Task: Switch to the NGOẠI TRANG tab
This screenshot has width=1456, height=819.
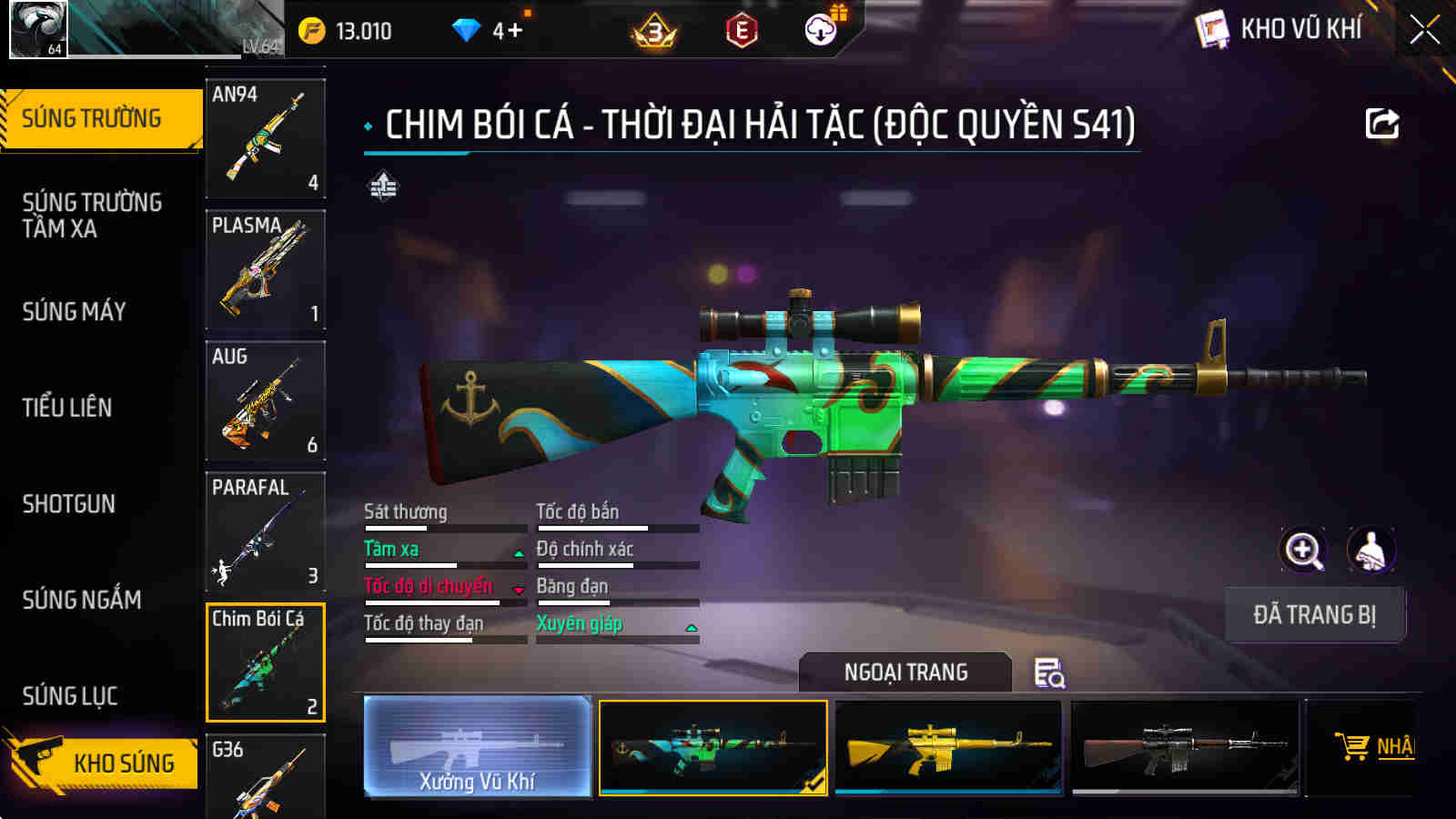Action: 906,673
